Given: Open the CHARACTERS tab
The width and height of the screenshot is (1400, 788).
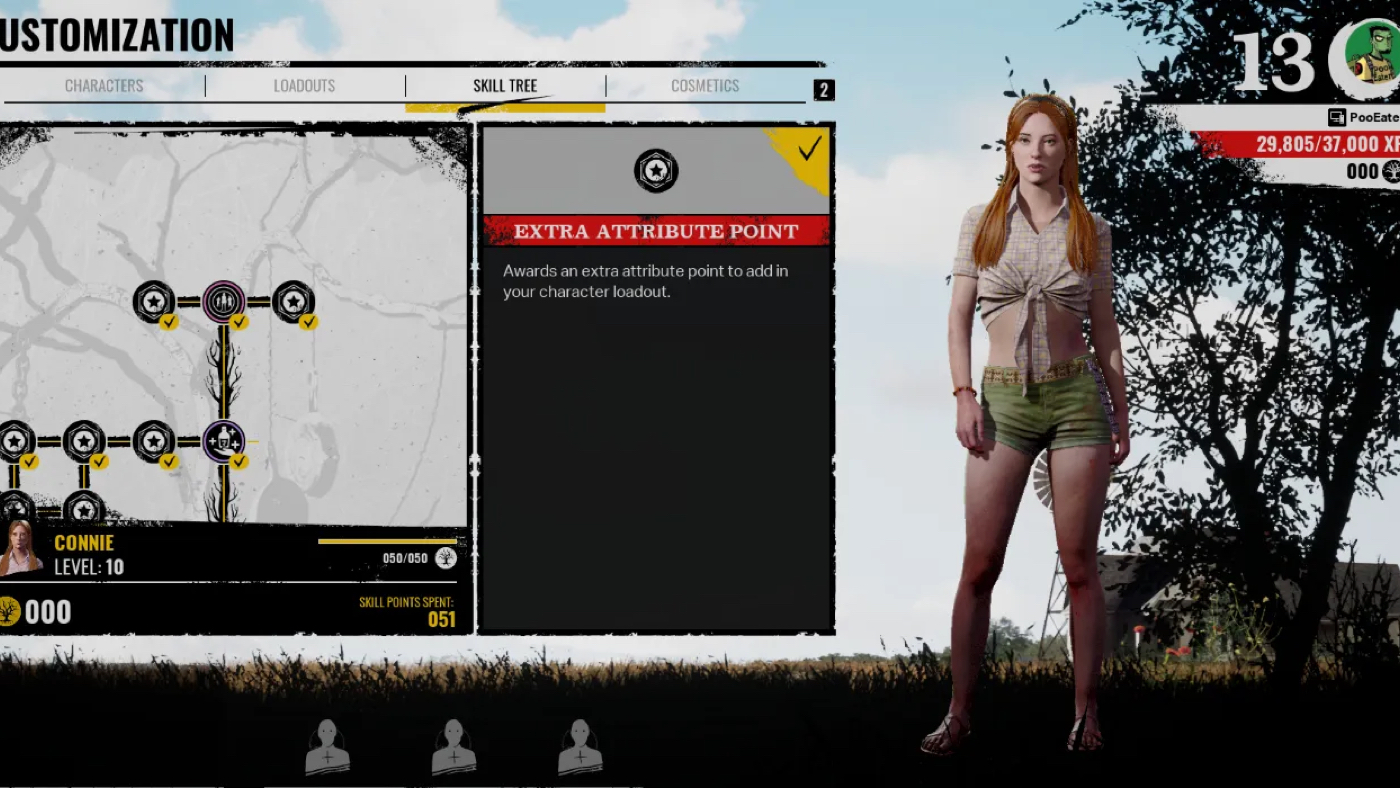Looking at the screenshot, I should pos(104,86).
